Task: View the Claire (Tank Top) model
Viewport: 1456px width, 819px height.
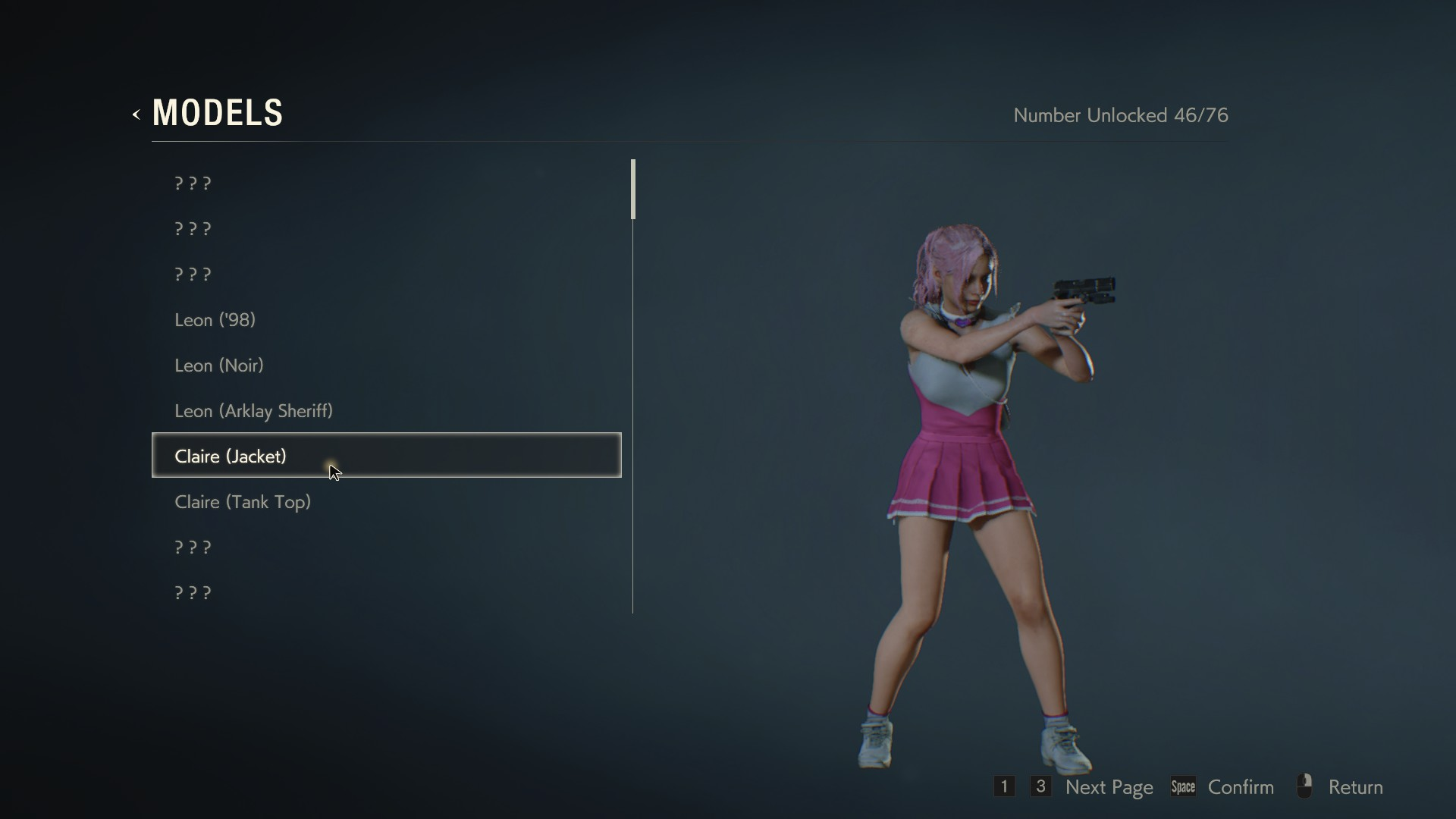Action: coord(243,502)
